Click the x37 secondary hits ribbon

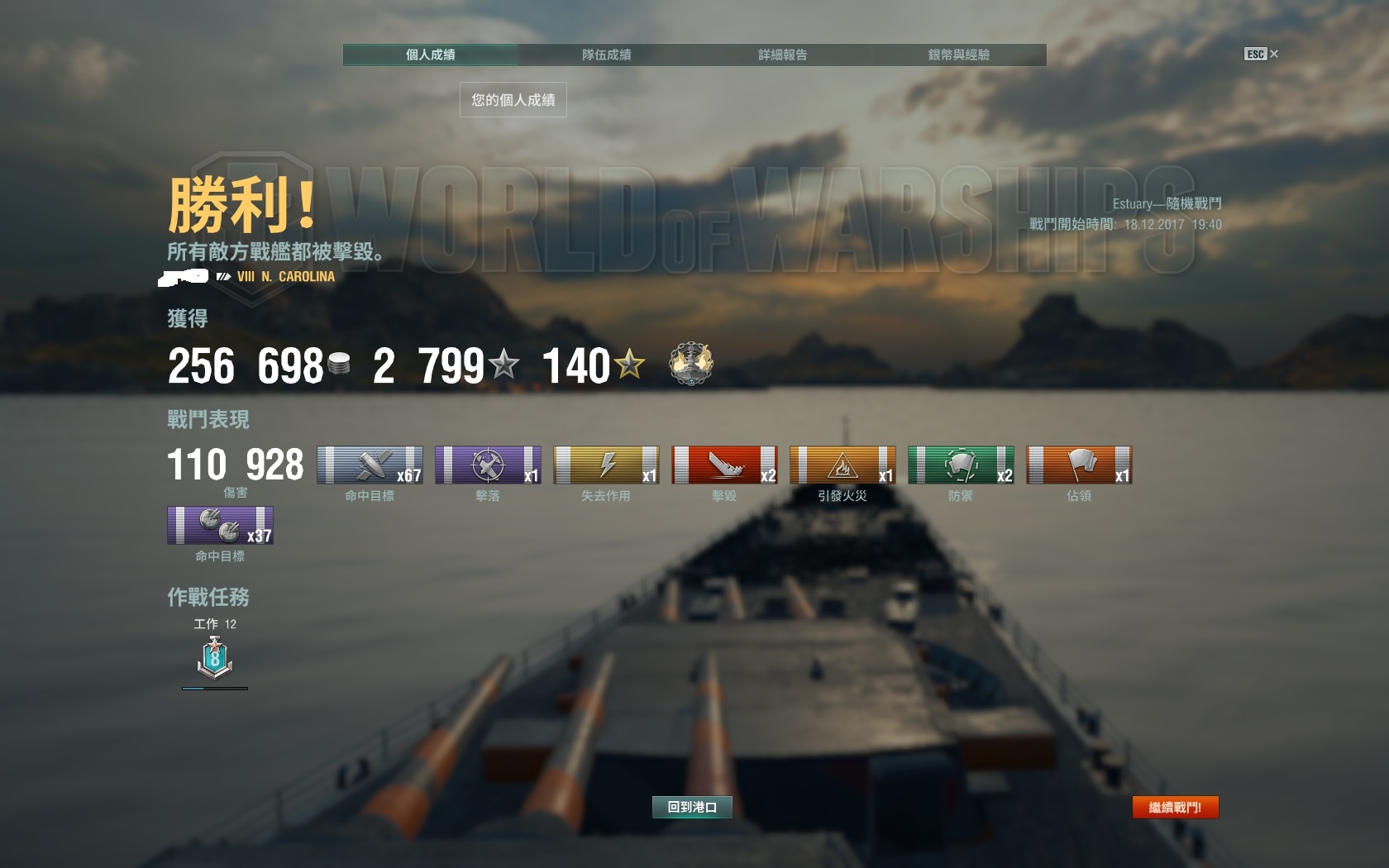220,526
